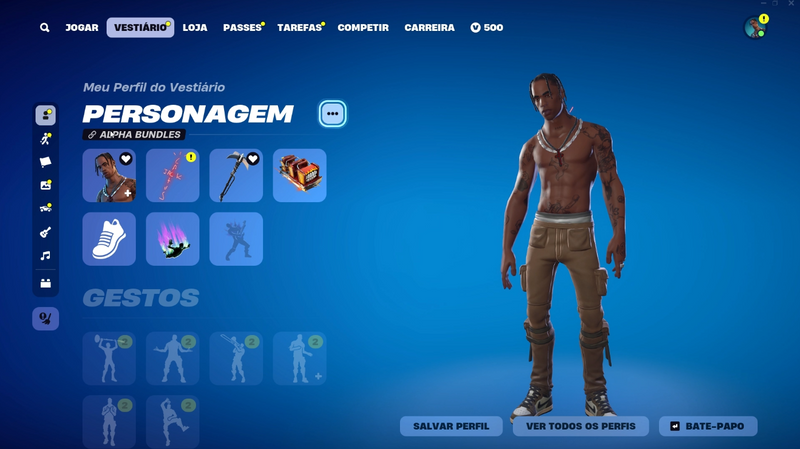Image resolution: width=800 pixels, height=449 pixels.
Task: View the Carreira tab
Action: click(429, 28)
